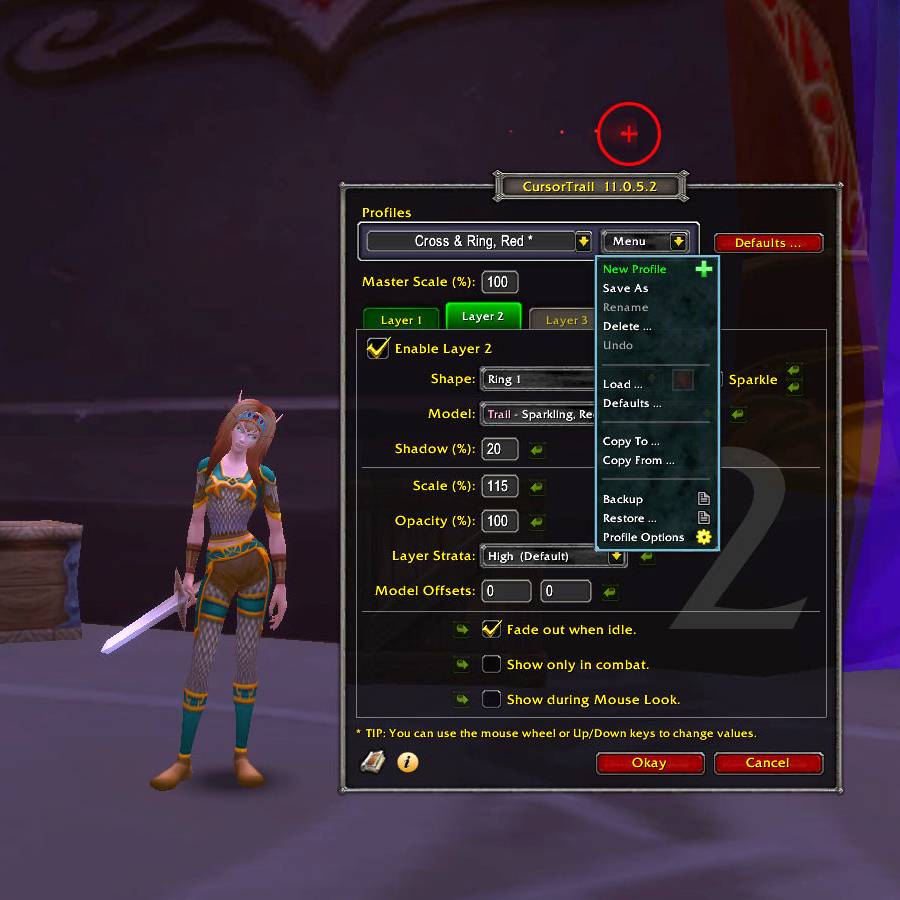Toggle Fade out when idle checkbox
900x900 pixels.
pyautogui.click(x=491, y=629)
